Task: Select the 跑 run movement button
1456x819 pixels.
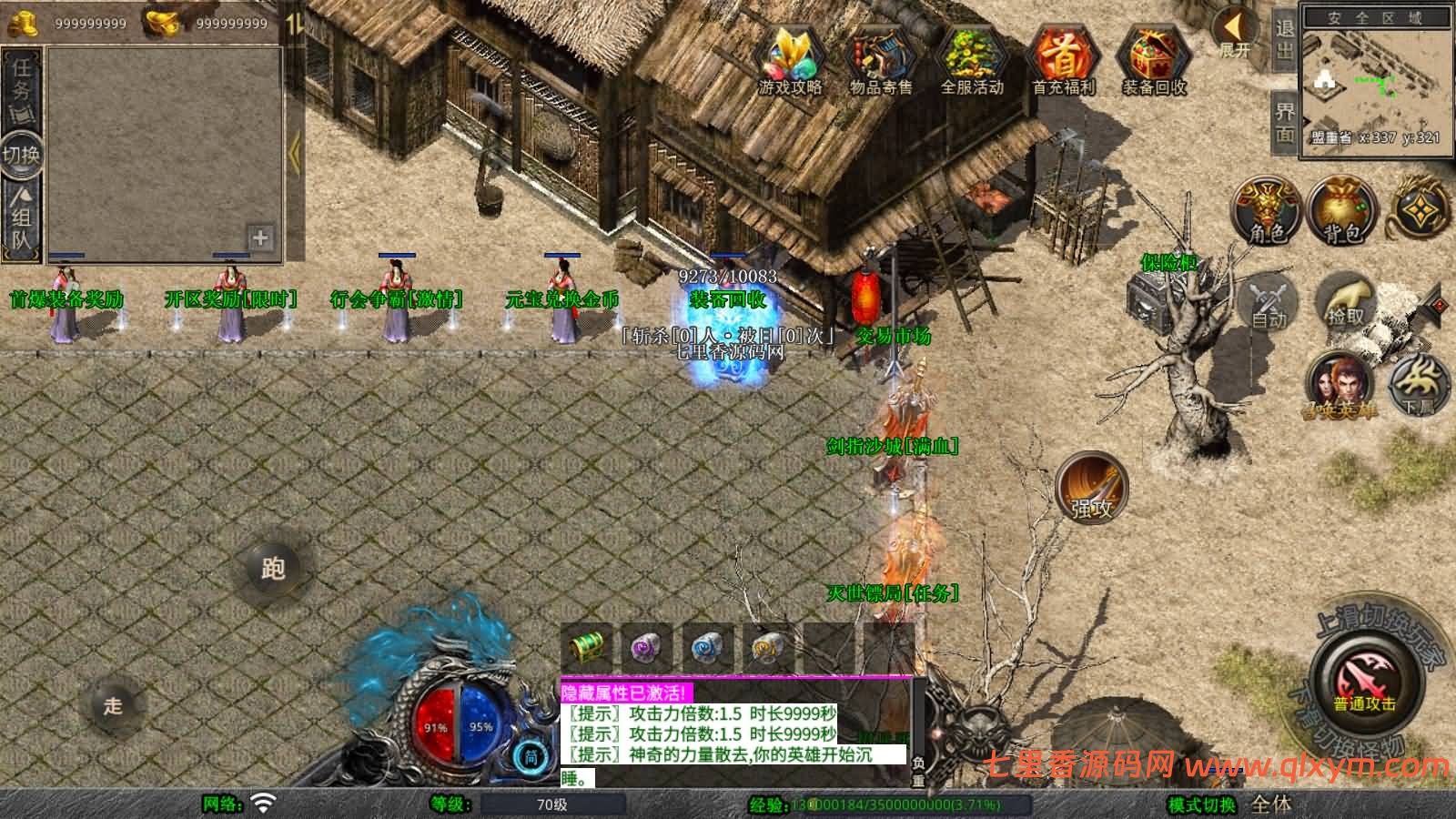Action: (272, 568)
